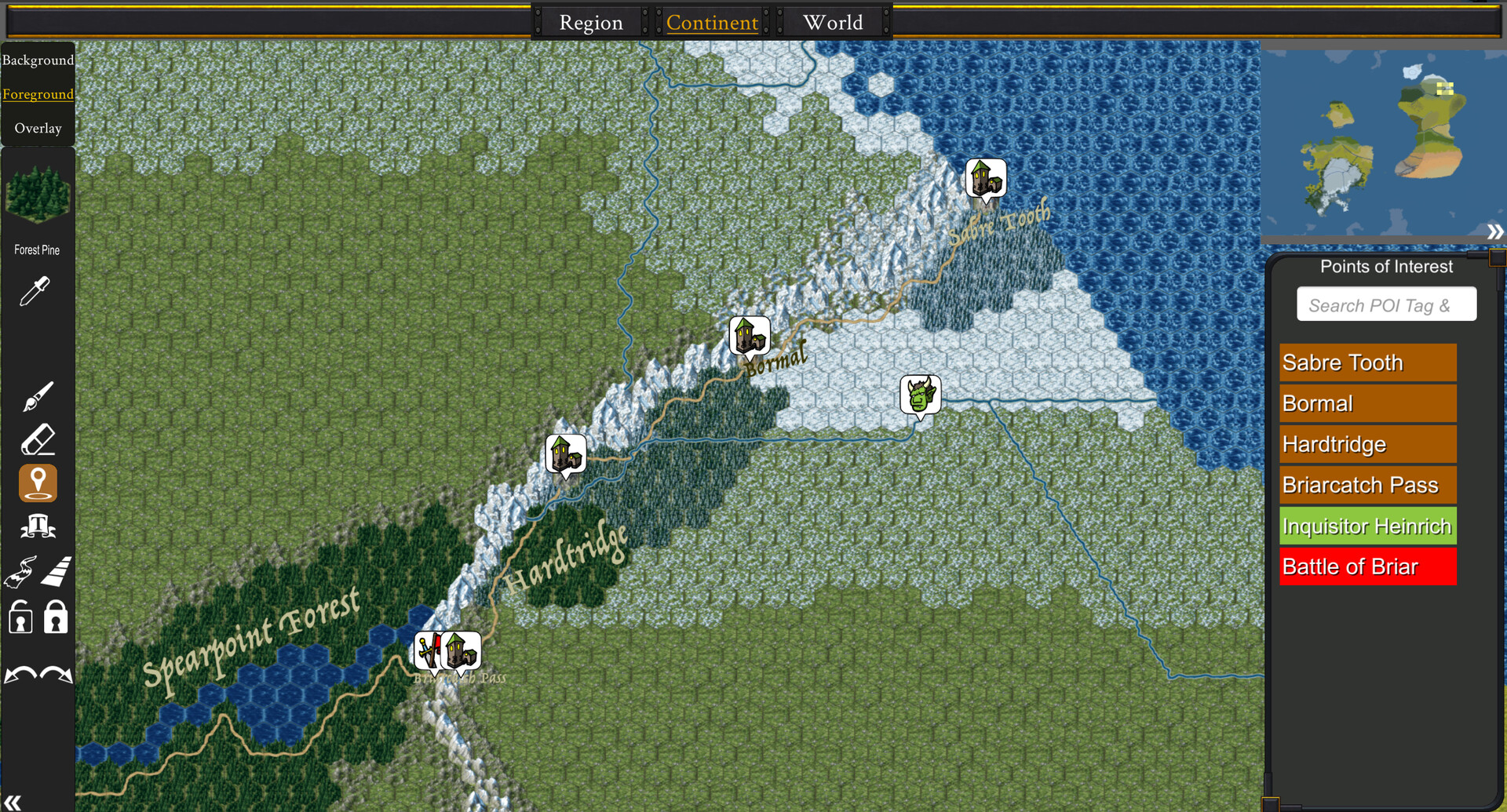Pick the Forest Pine terrain swatch

38,196
